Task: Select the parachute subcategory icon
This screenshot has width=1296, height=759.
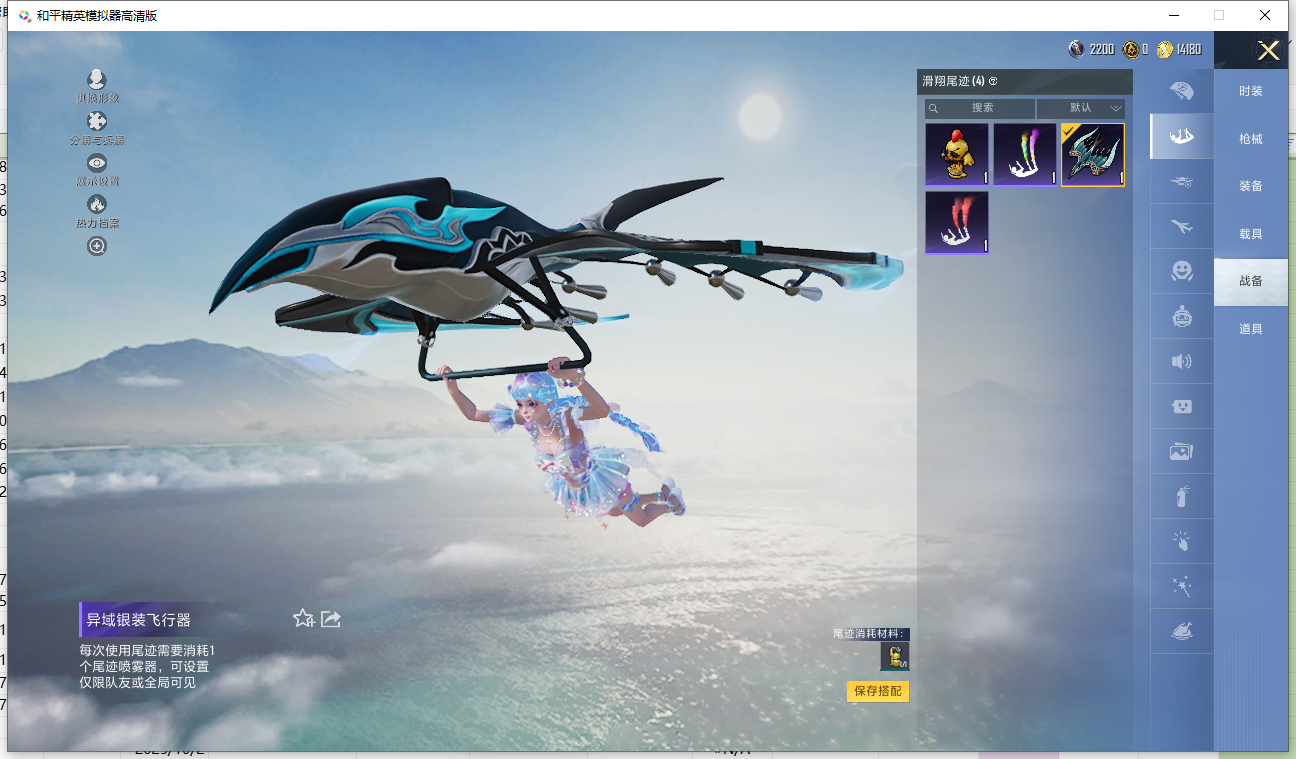Action: tap(1182, 92)
